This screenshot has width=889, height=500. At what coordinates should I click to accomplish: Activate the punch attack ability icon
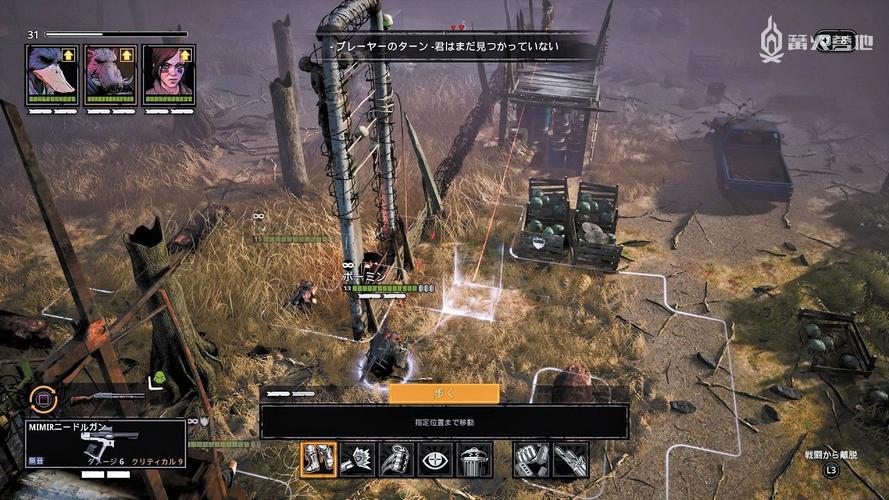coord(358,460)
